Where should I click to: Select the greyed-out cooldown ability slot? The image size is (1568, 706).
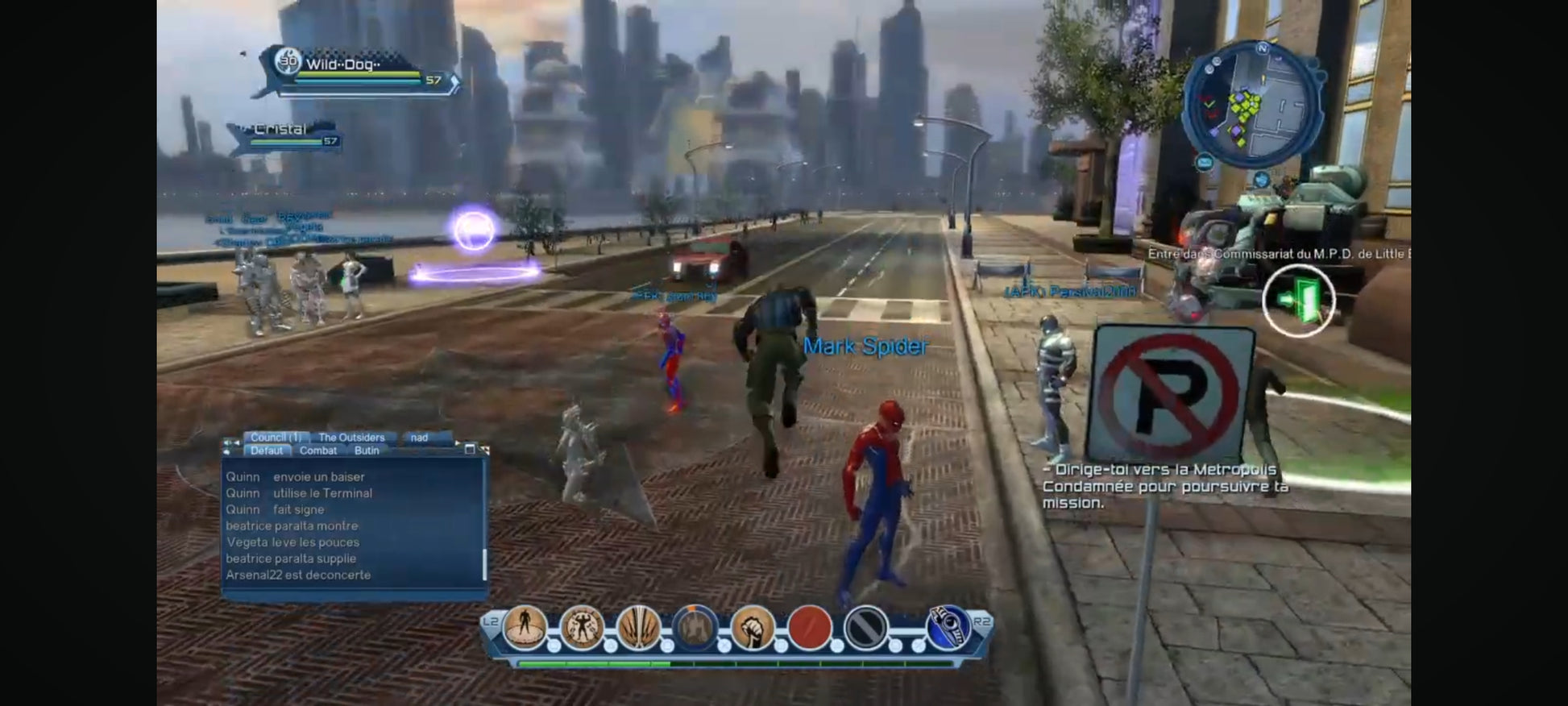(x=695, y=627)
